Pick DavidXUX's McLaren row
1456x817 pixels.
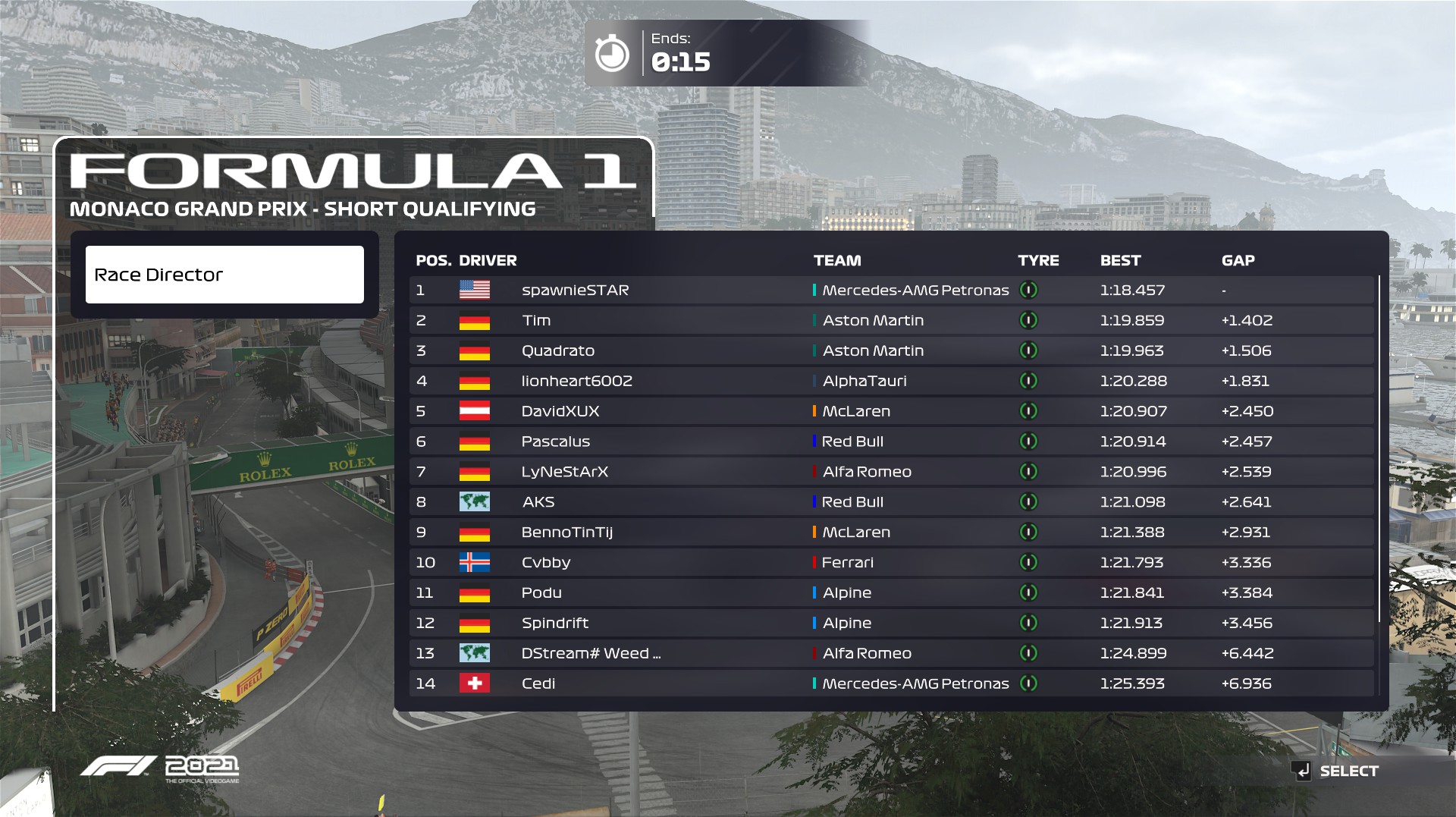[x=891, y=412]
